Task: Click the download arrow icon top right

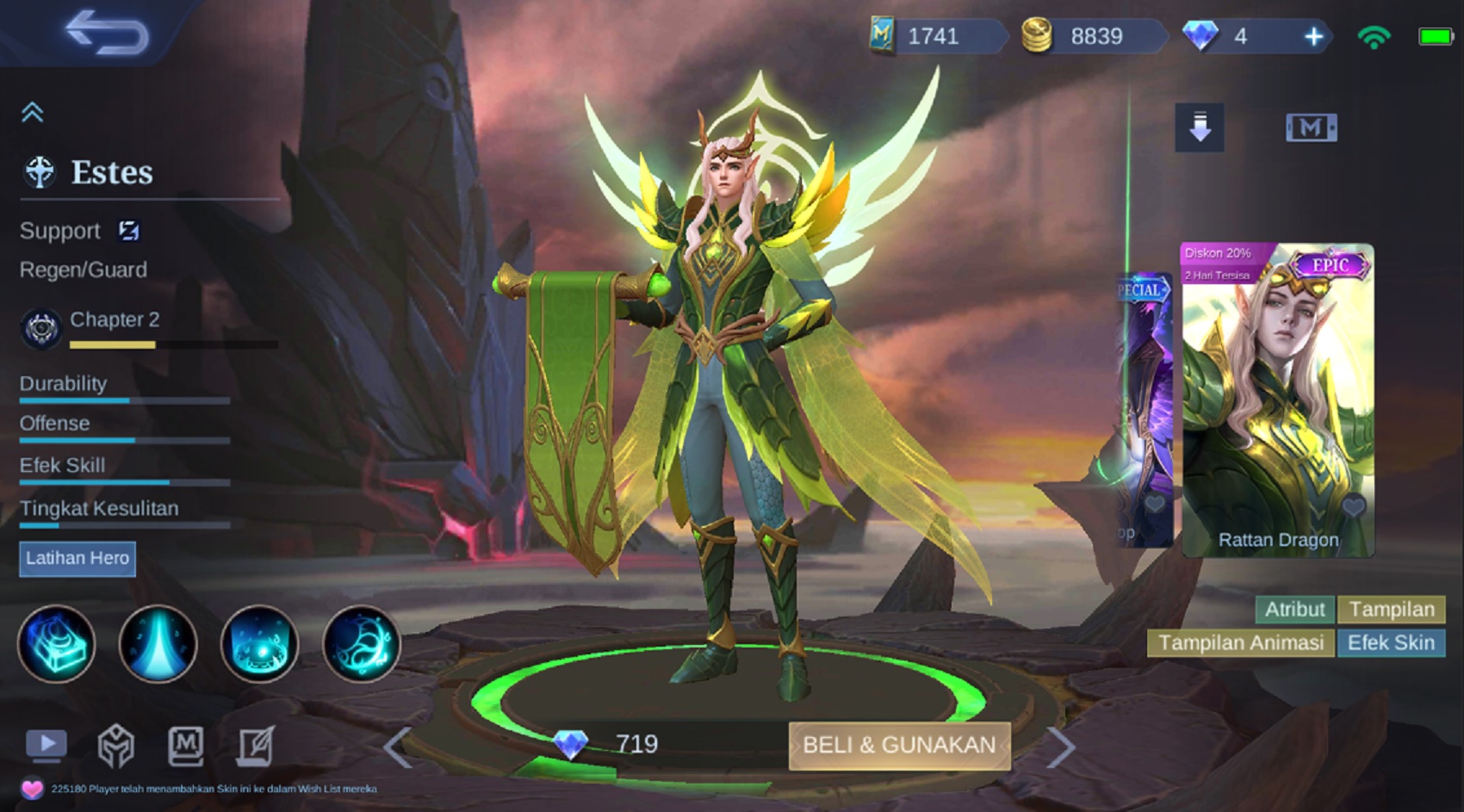Action: click(x=1200, y=127)
